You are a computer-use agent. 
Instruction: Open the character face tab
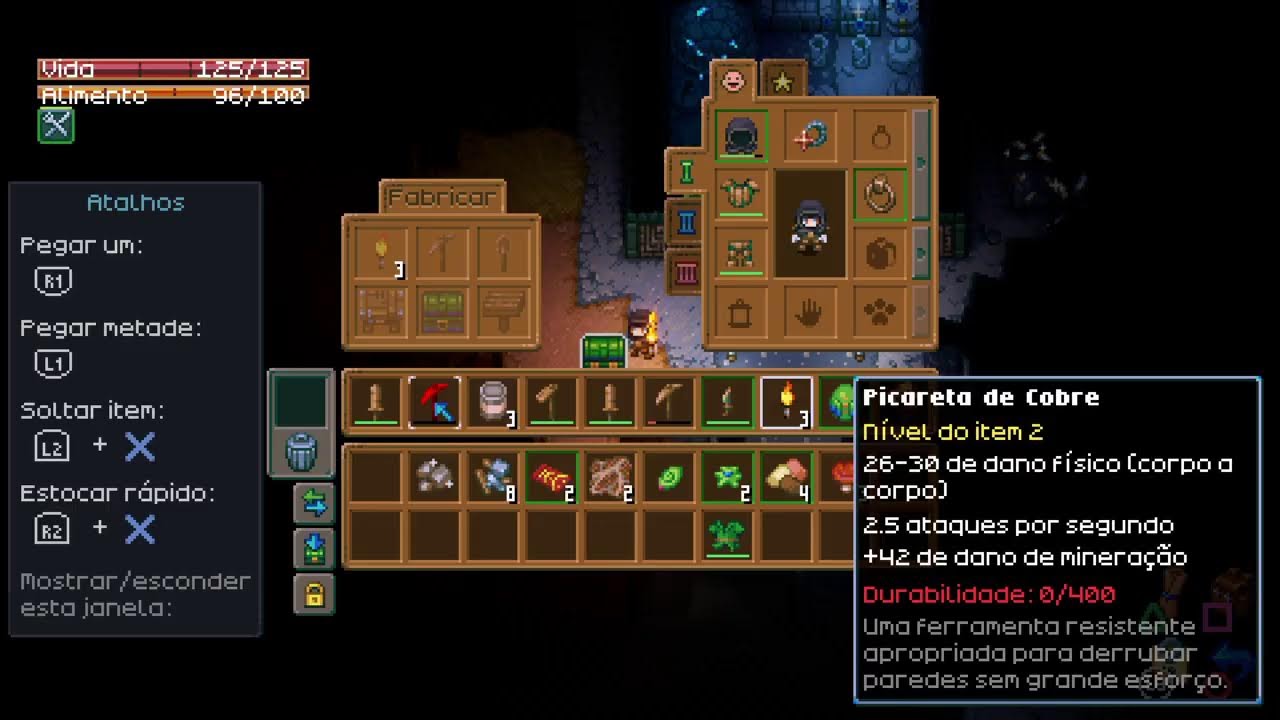point(733,79)
